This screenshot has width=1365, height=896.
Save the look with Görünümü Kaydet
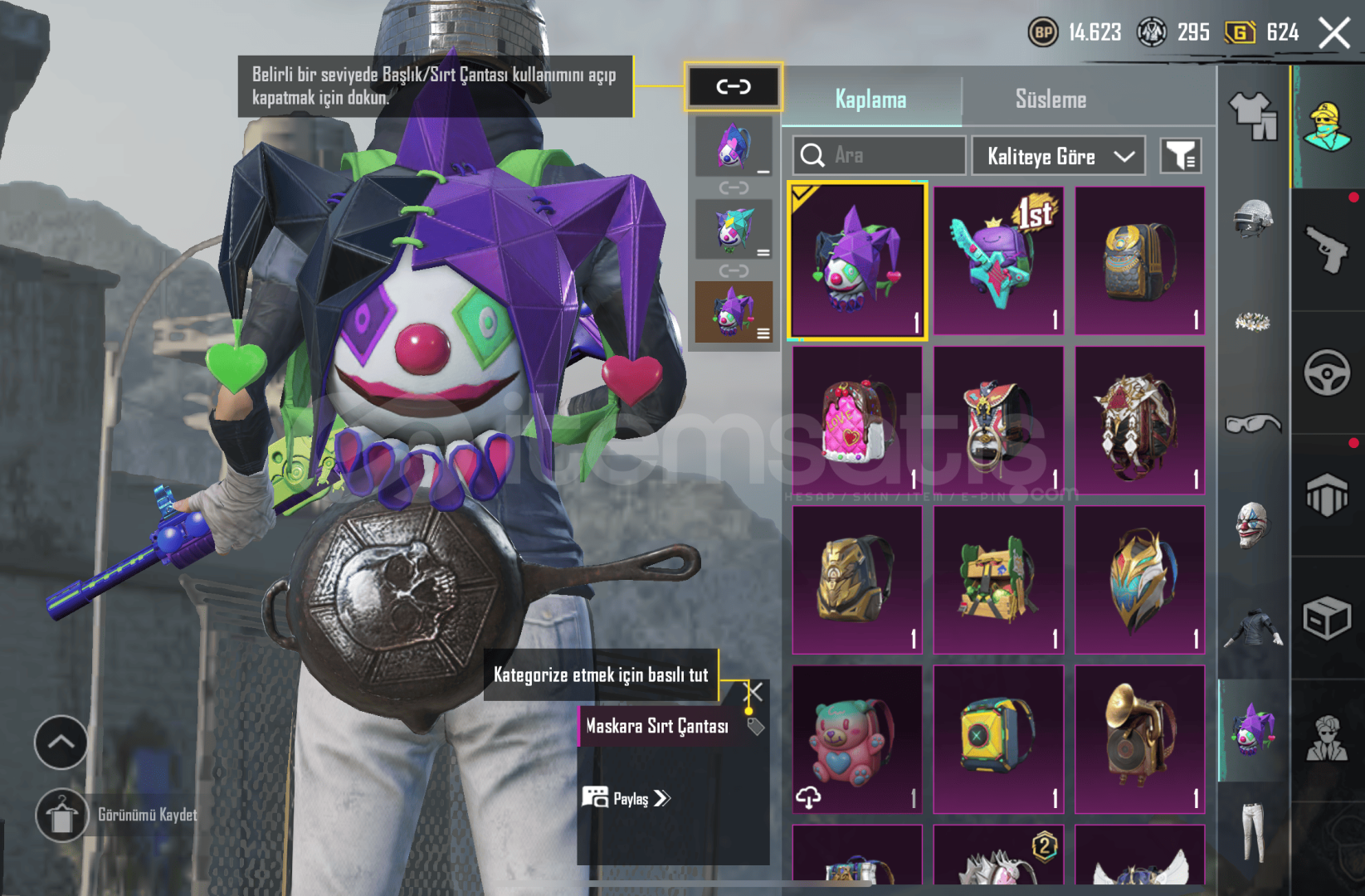pyautogui.click(x=62, y=815)
